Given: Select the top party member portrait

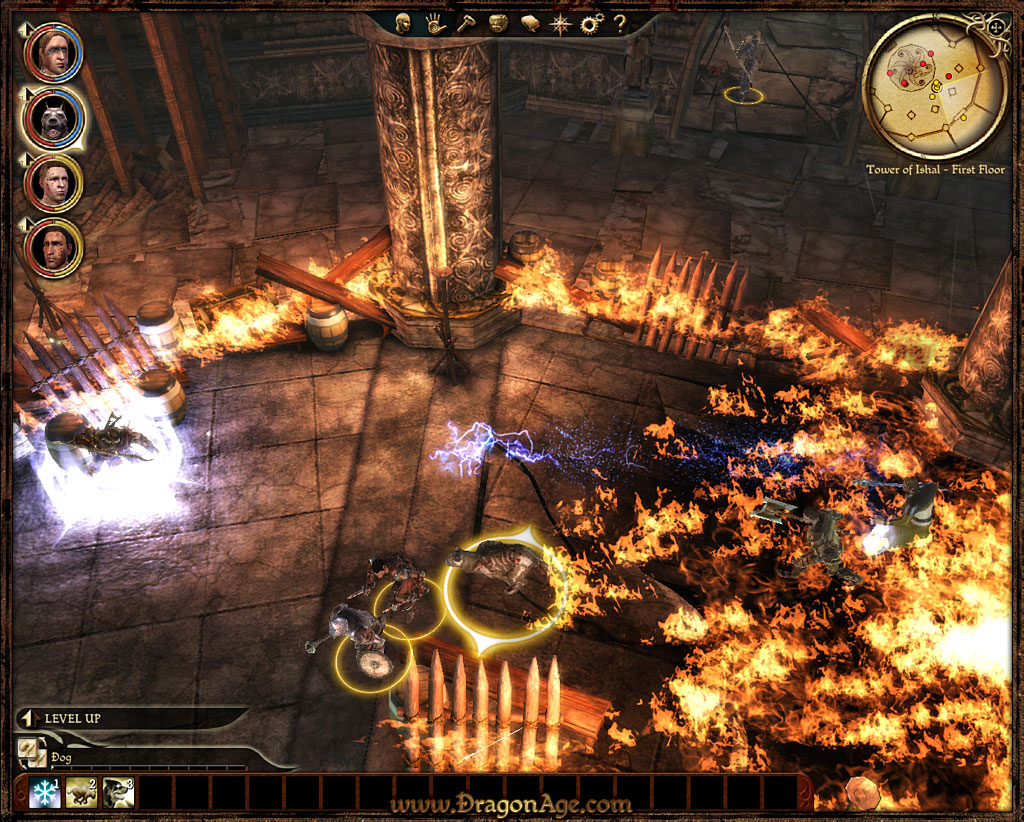Looking at the screenshot, I should [52, 54].
